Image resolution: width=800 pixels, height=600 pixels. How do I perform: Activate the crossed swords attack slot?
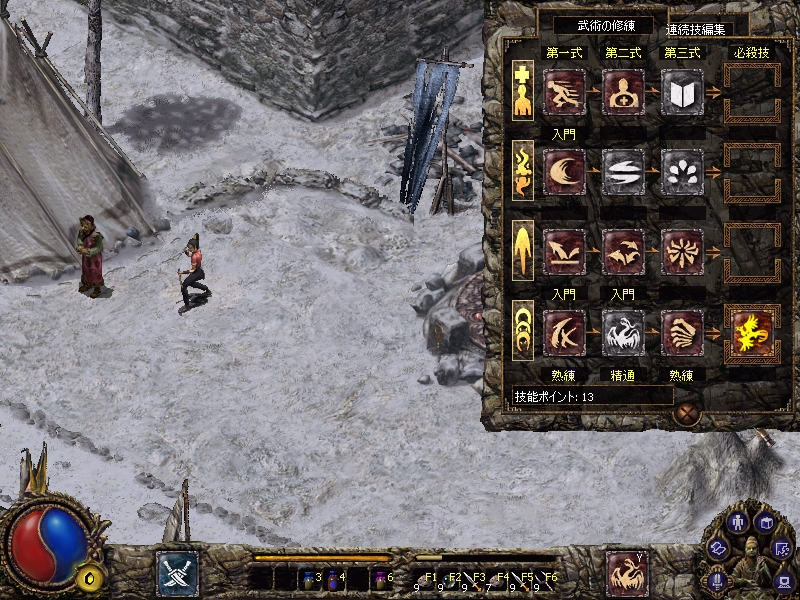[177, 573]
